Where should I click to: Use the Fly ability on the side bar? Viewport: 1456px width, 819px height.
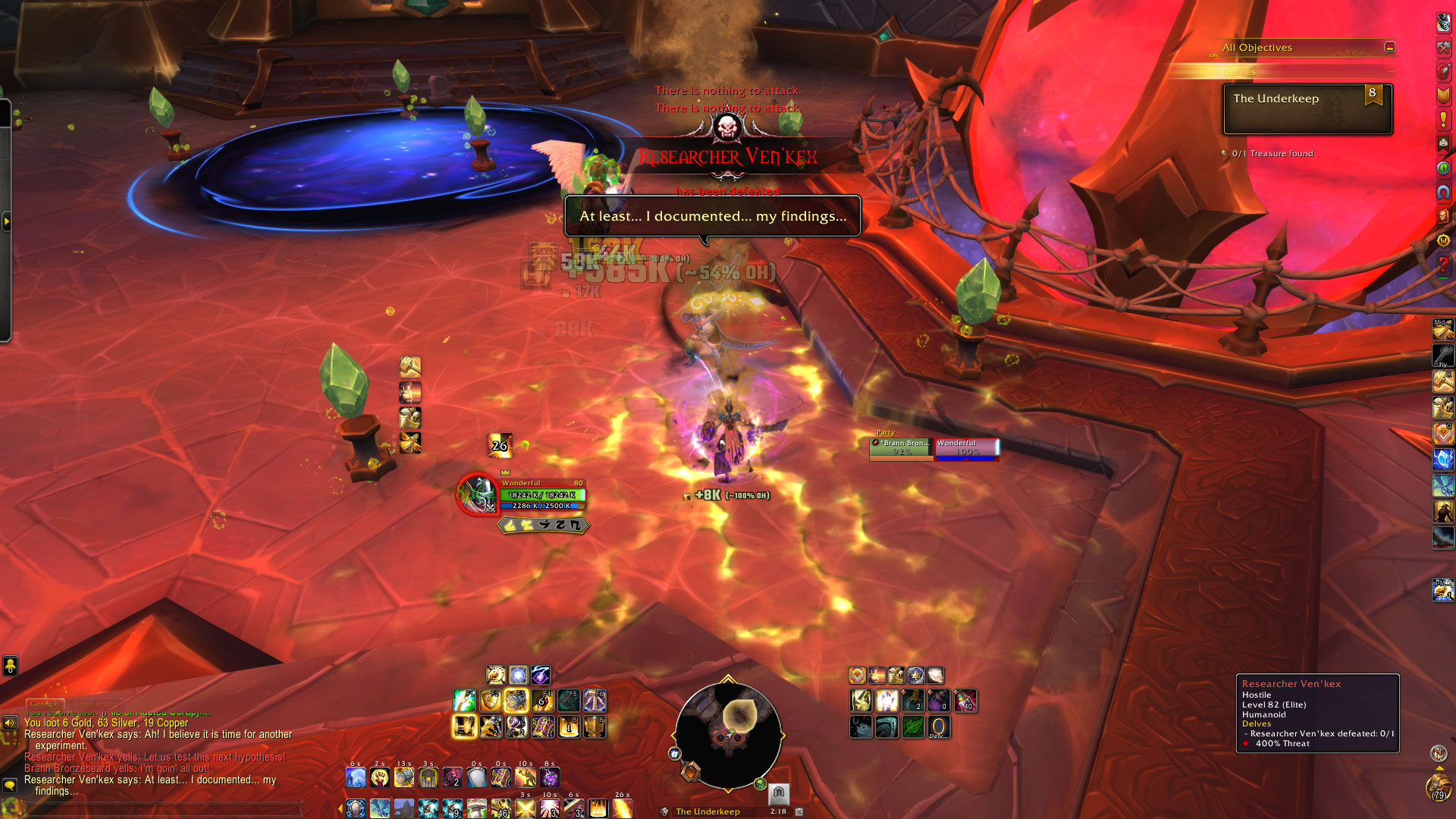point(1442,355)
